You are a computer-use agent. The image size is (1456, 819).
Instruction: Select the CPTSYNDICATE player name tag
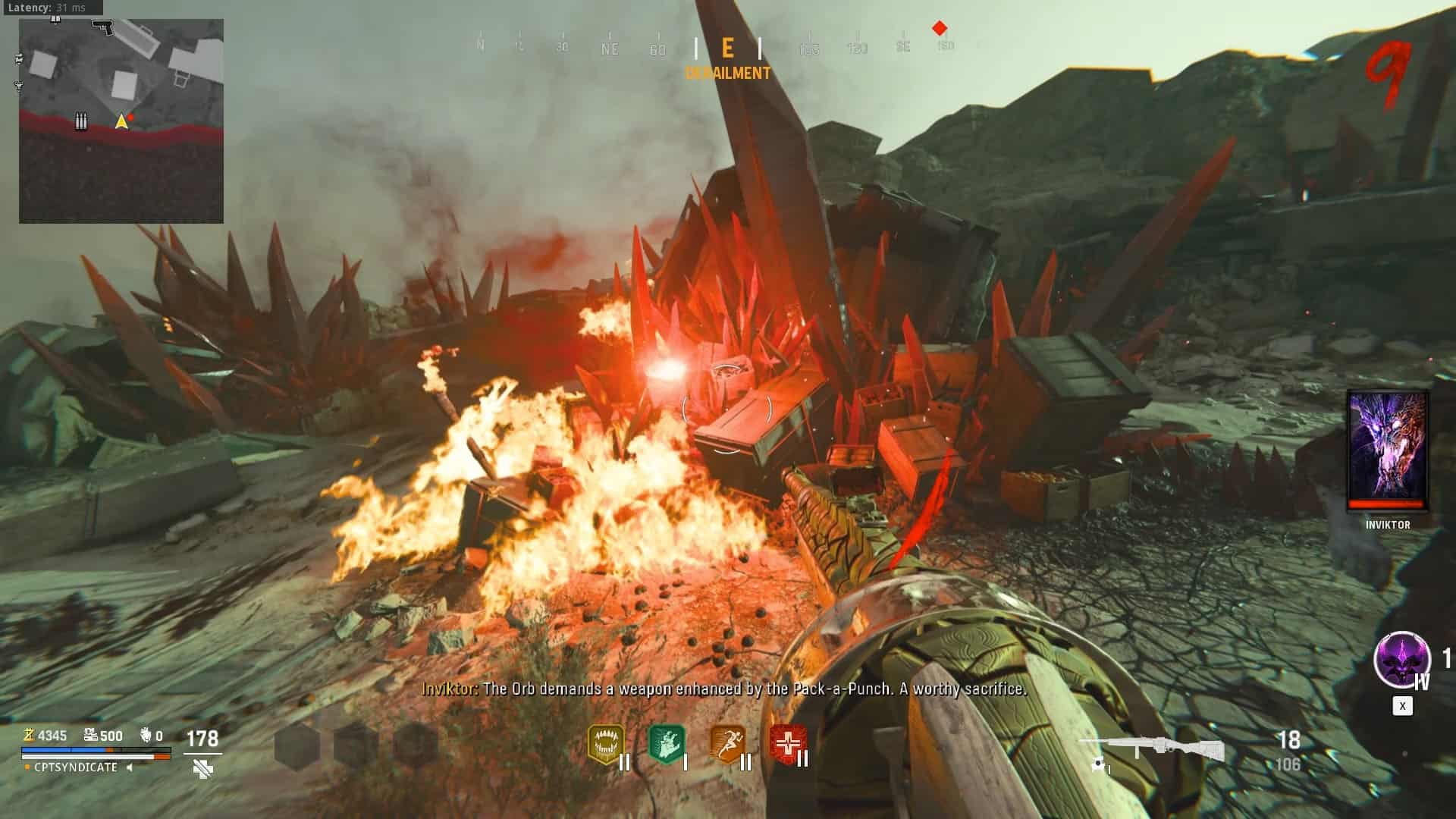coord(76,767)
